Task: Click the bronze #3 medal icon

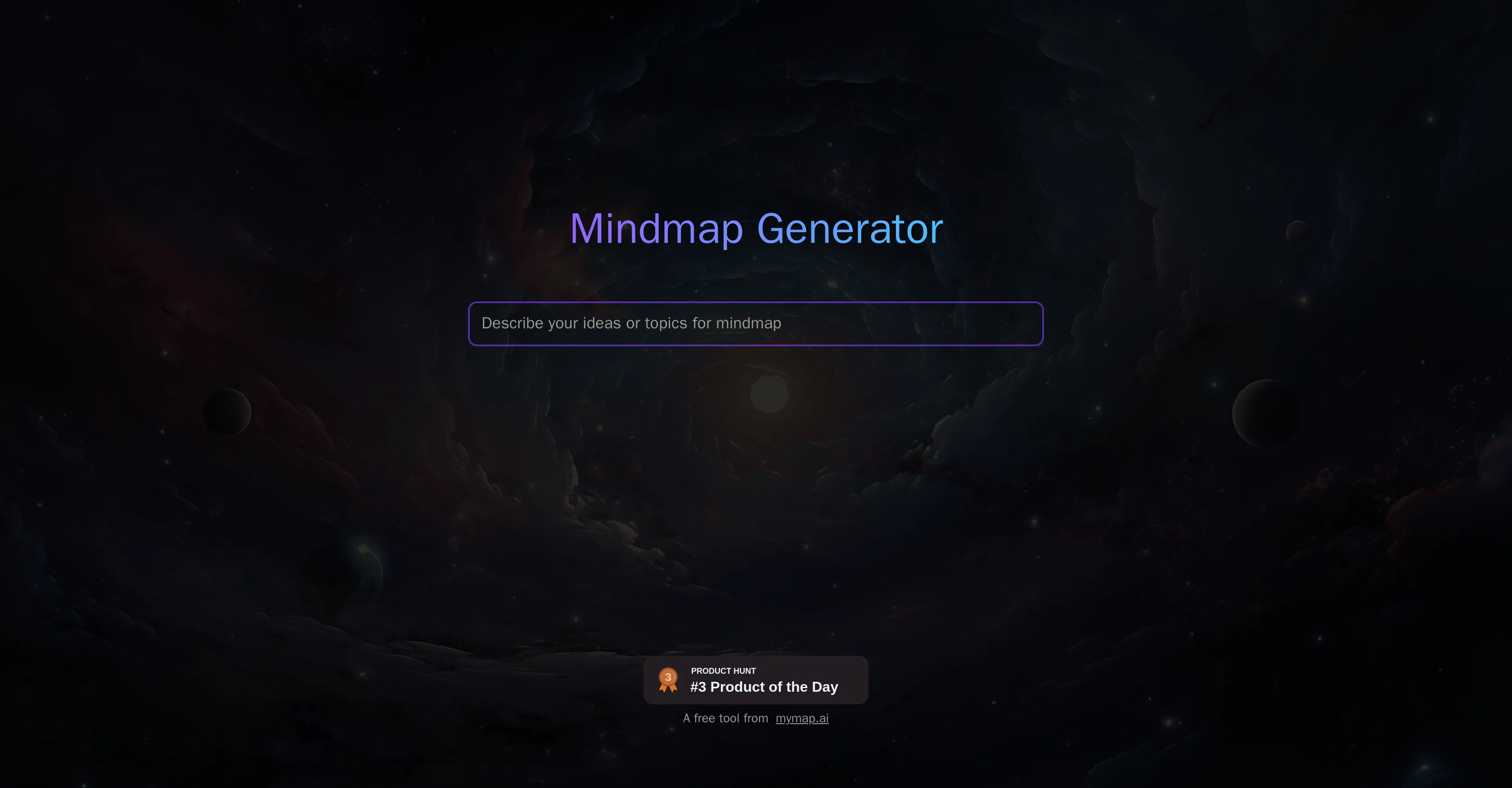Action: click(669, 680)
